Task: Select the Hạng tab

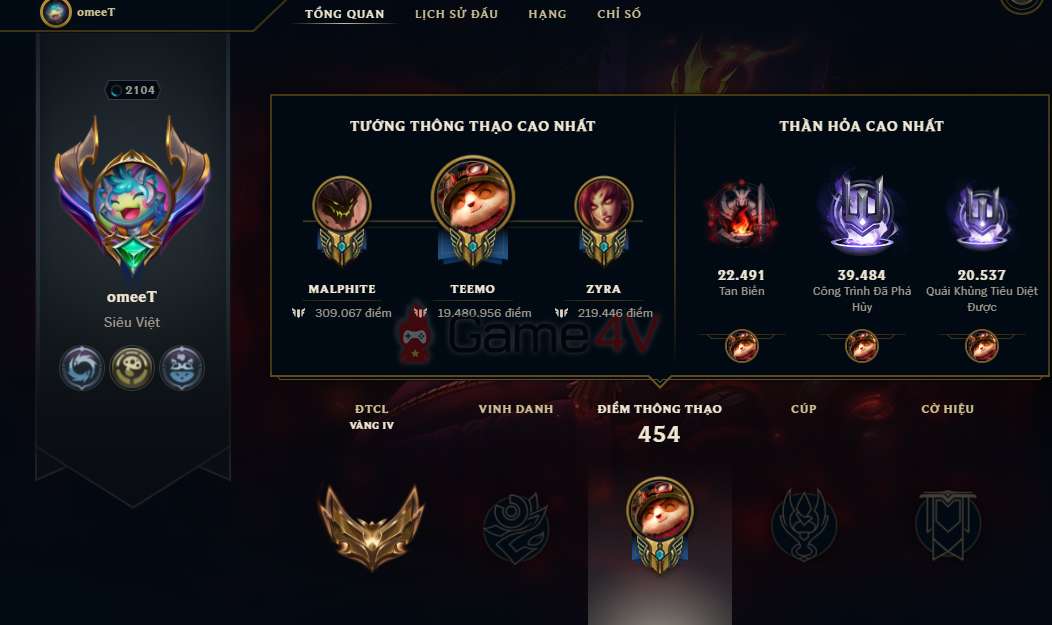Action: (547, 14)
